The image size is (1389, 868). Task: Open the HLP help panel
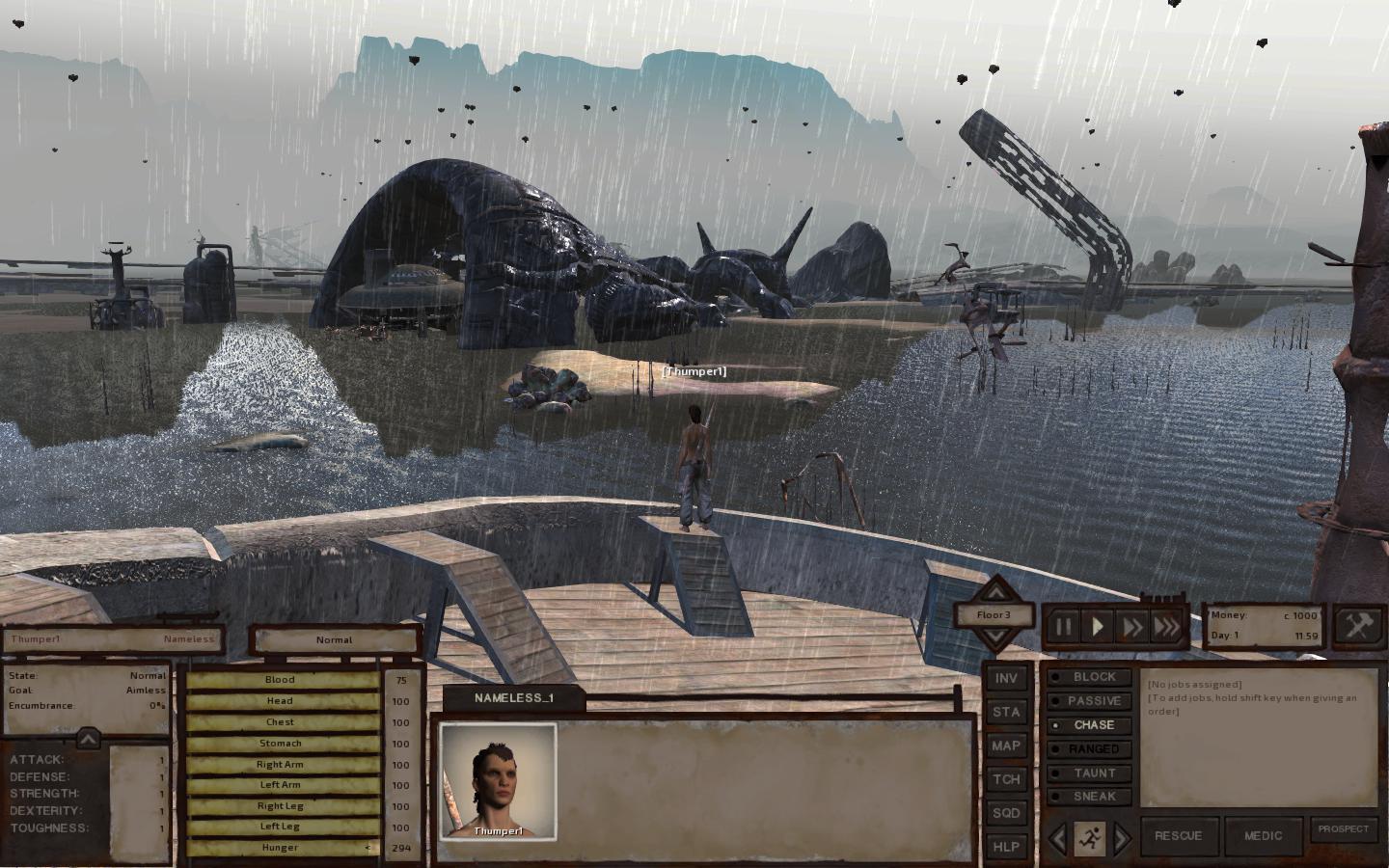[1005, 847]
